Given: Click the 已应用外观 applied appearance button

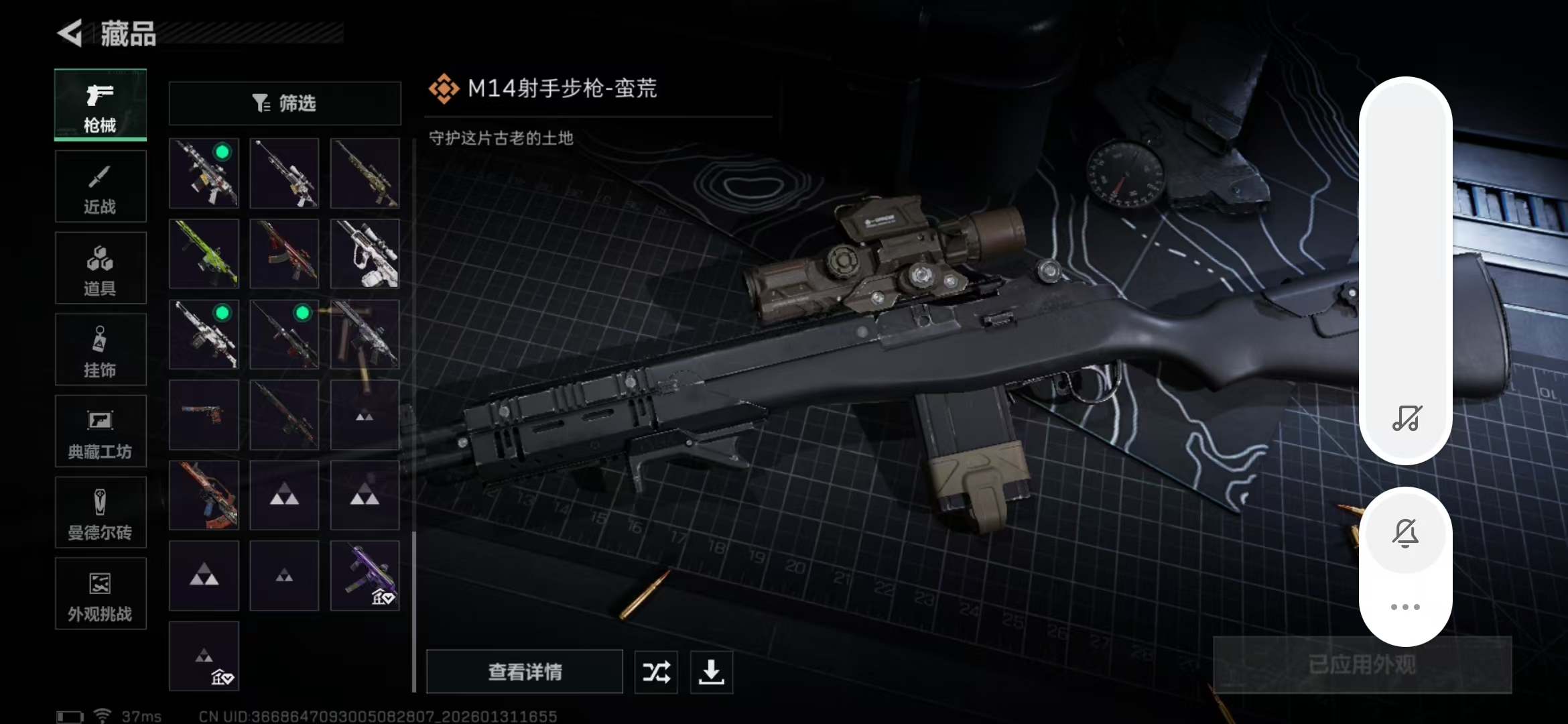Looking at the screenshot, I should [1361, 664].
